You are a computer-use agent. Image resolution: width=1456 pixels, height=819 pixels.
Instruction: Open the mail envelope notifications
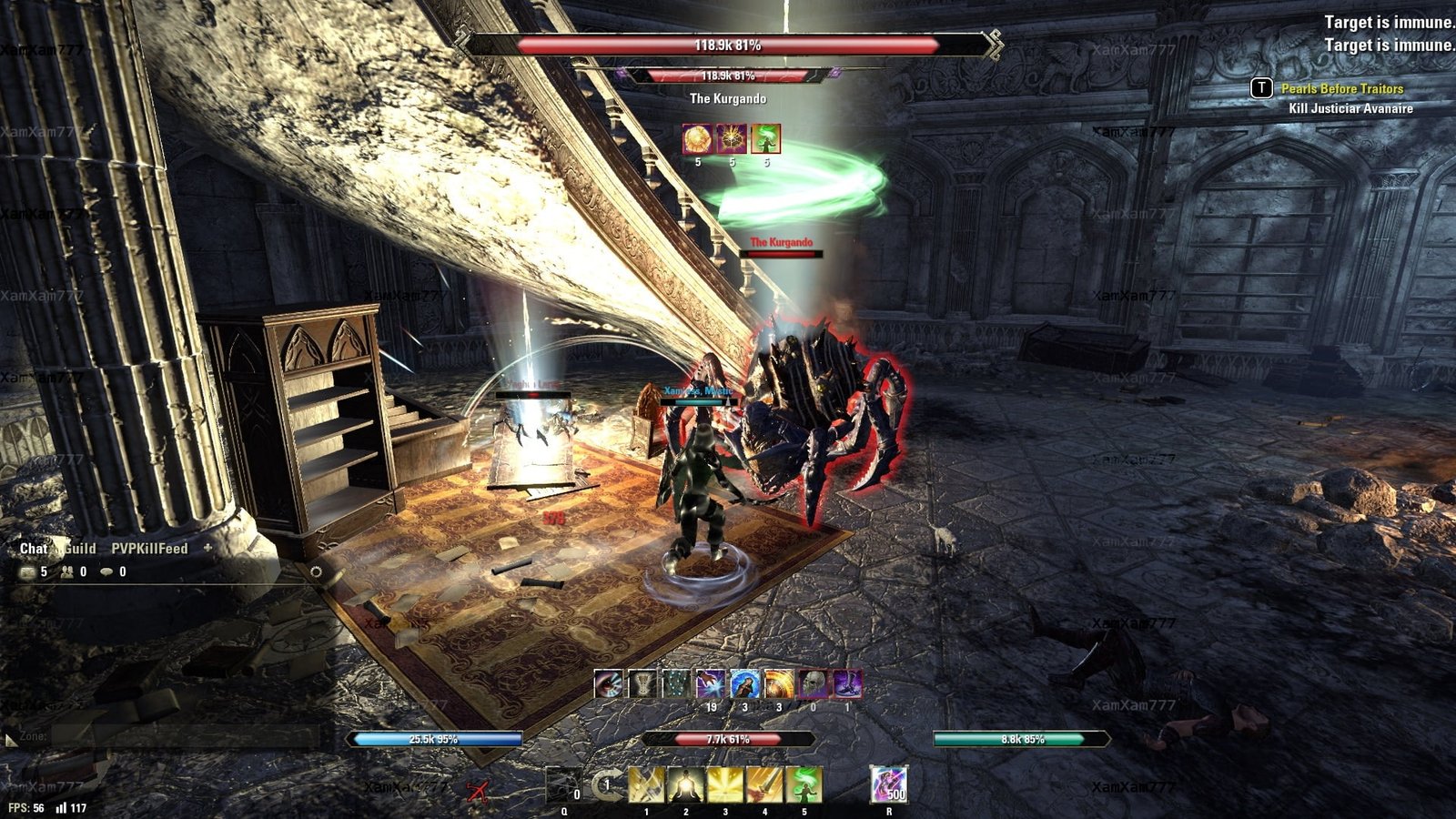tap(27, 571)
